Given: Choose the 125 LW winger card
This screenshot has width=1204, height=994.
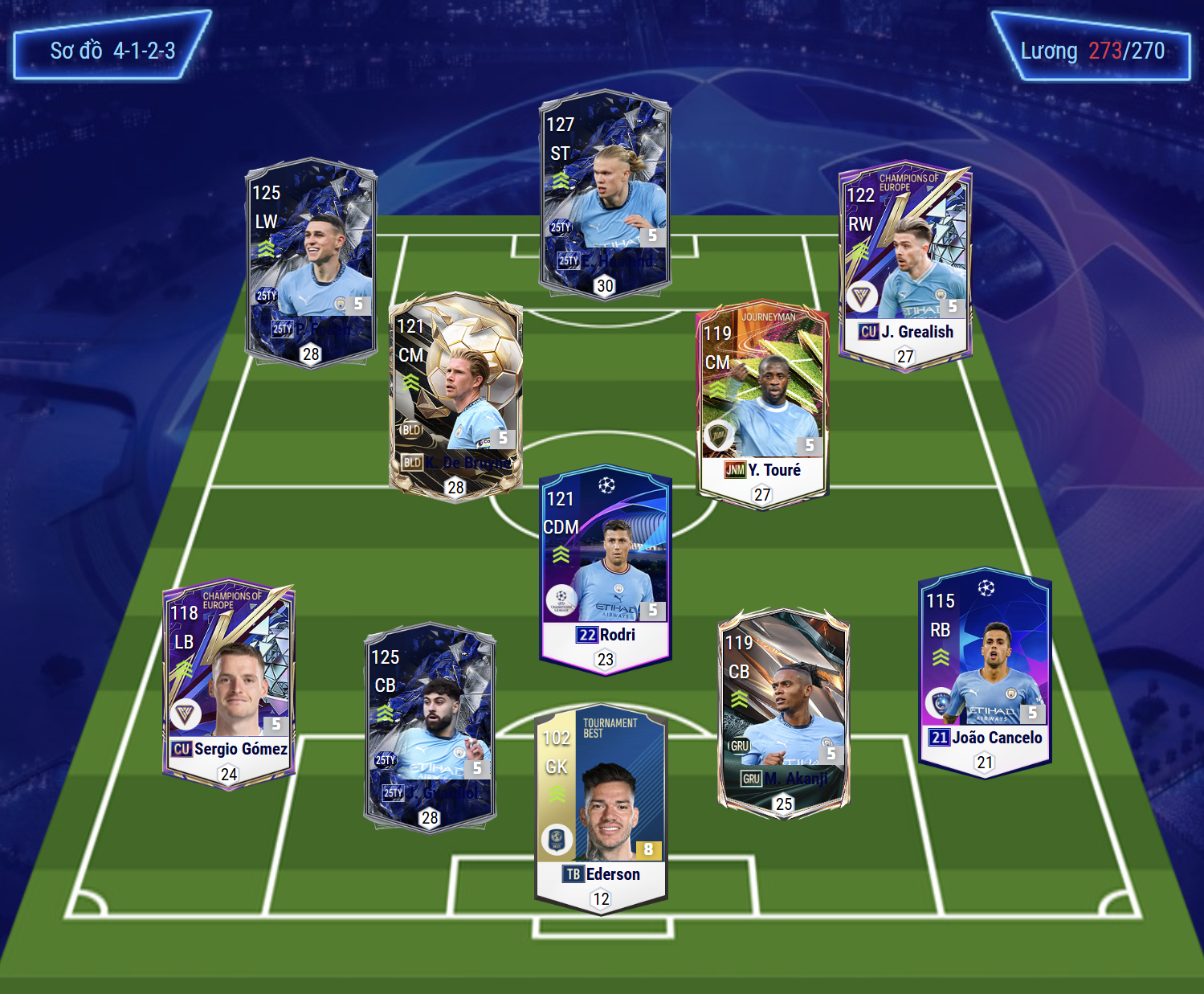Looking at the screenshot, I should (311, 261).
